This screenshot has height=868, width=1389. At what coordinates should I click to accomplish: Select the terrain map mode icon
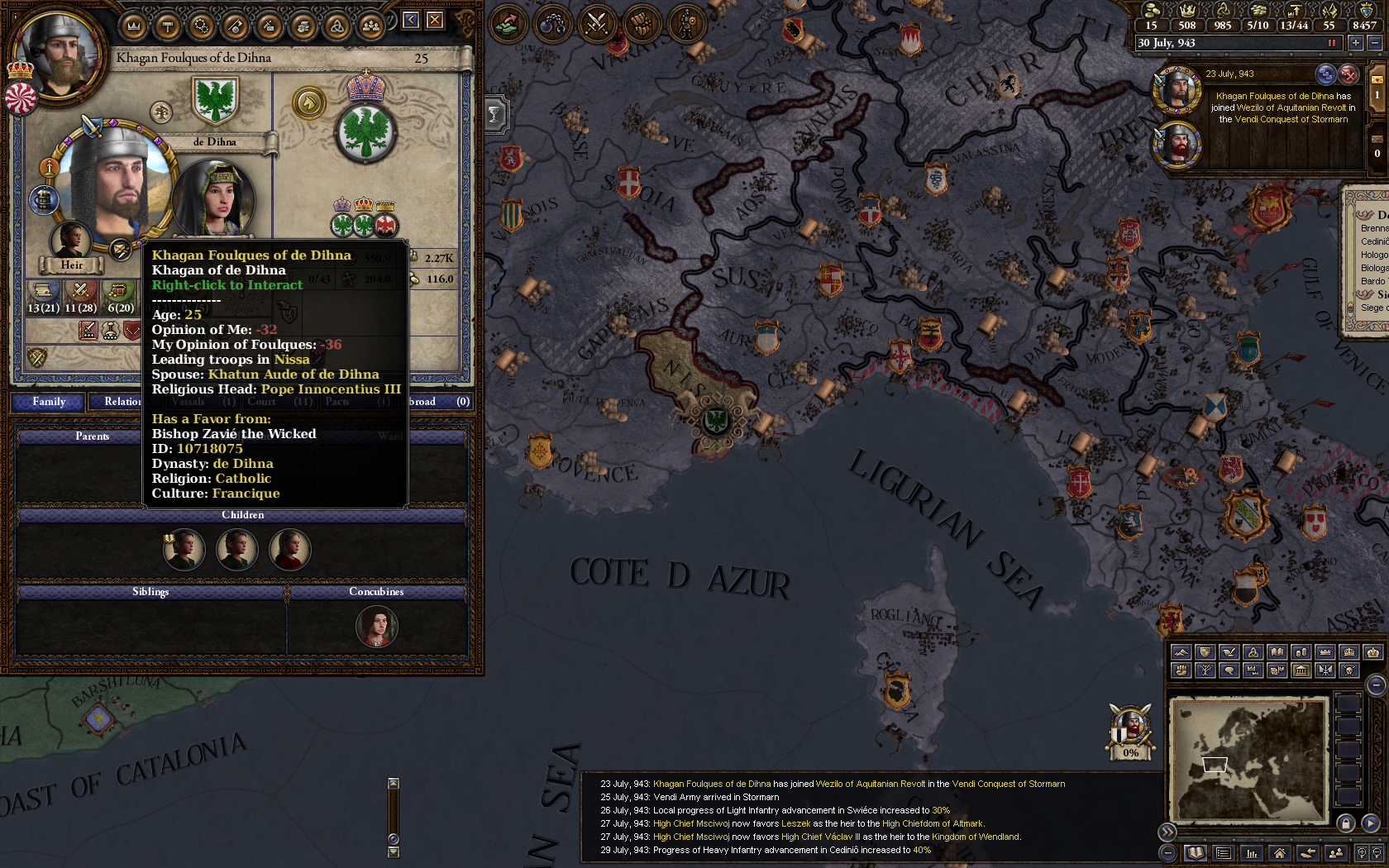coord(1181,652)
